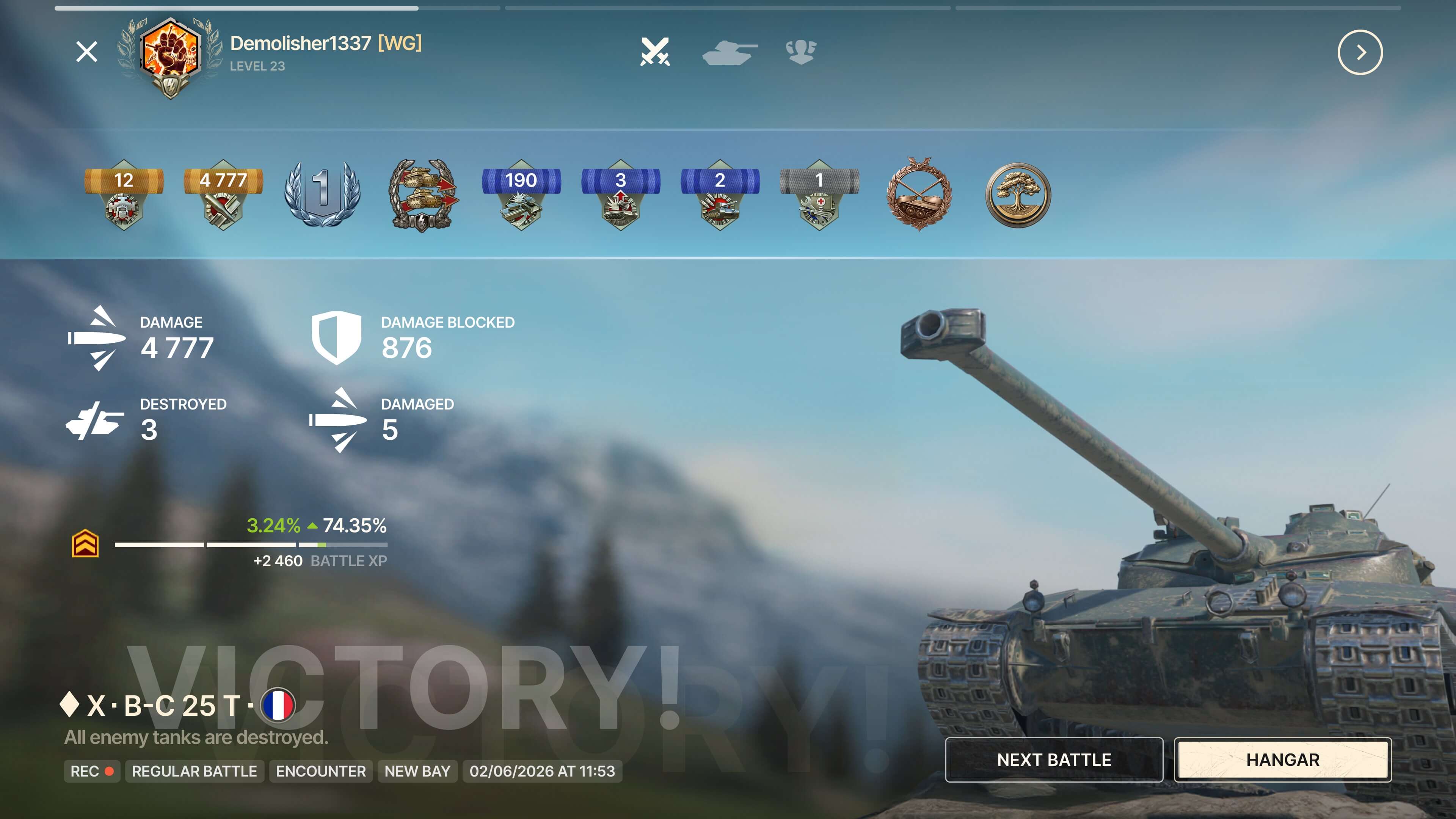The width and height of the screenshot is (1456, 819).
Task: View the golden tree medal
Action: pos(1018,195)
